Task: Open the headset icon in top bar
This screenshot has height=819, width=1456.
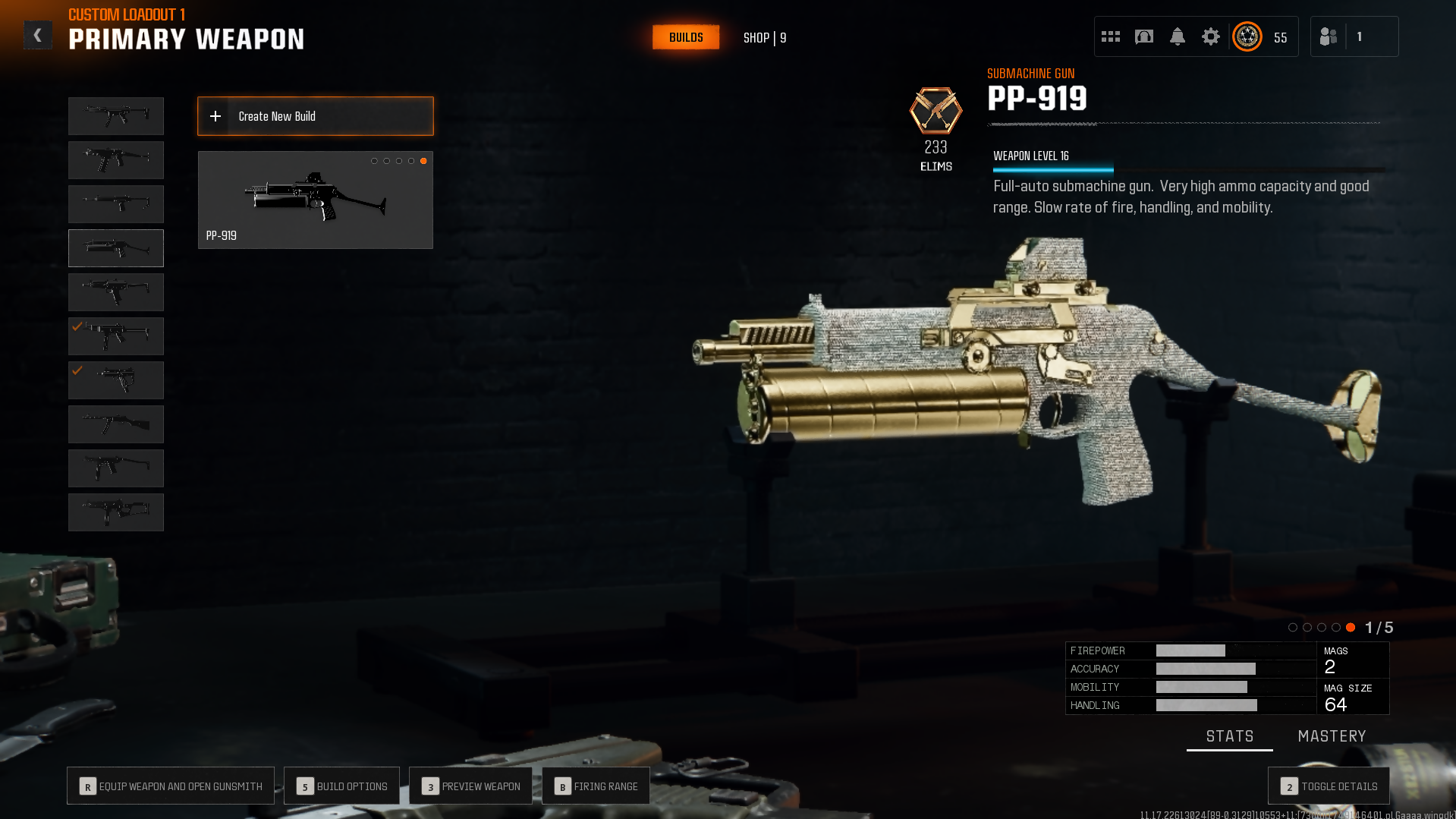Action: click(1144, 36)
